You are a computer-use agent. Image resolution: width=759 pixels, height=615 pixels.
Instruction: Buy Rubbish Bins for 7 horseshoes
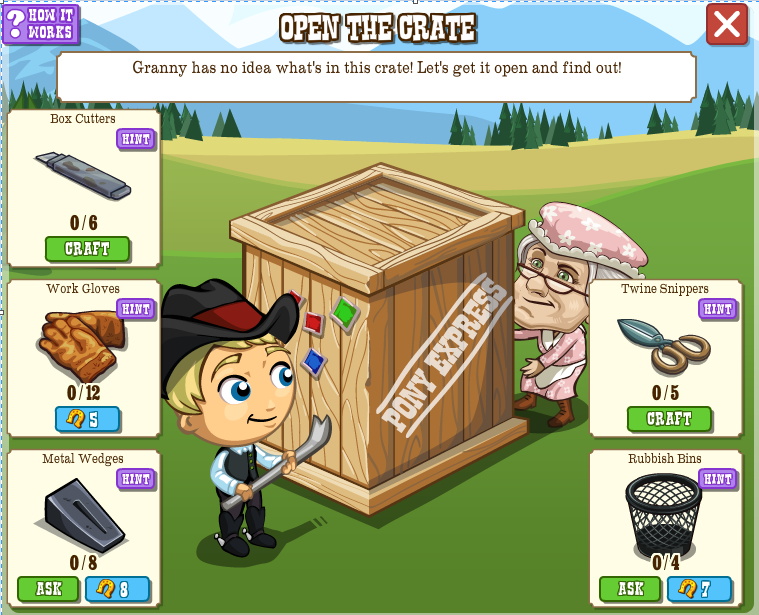click(x=699, y=589)
